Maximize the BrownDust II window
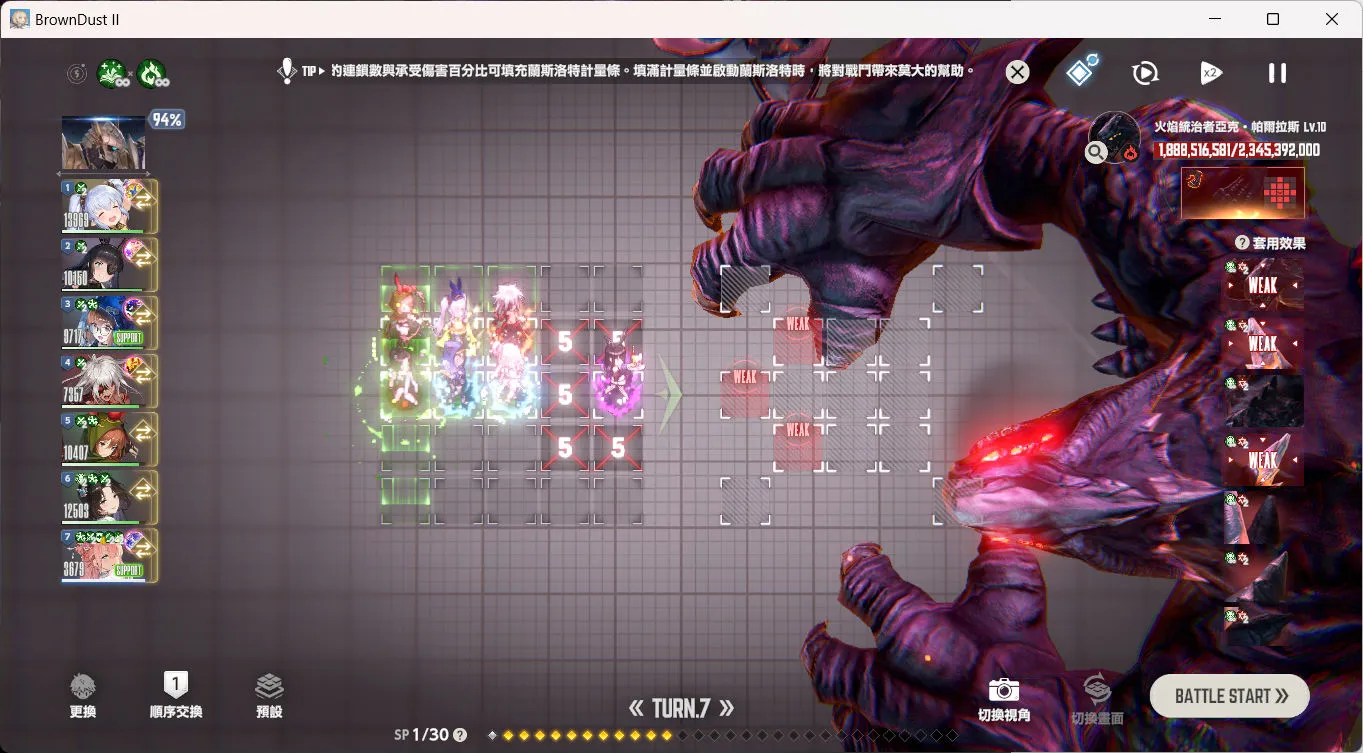 [x=1273, y=19]
